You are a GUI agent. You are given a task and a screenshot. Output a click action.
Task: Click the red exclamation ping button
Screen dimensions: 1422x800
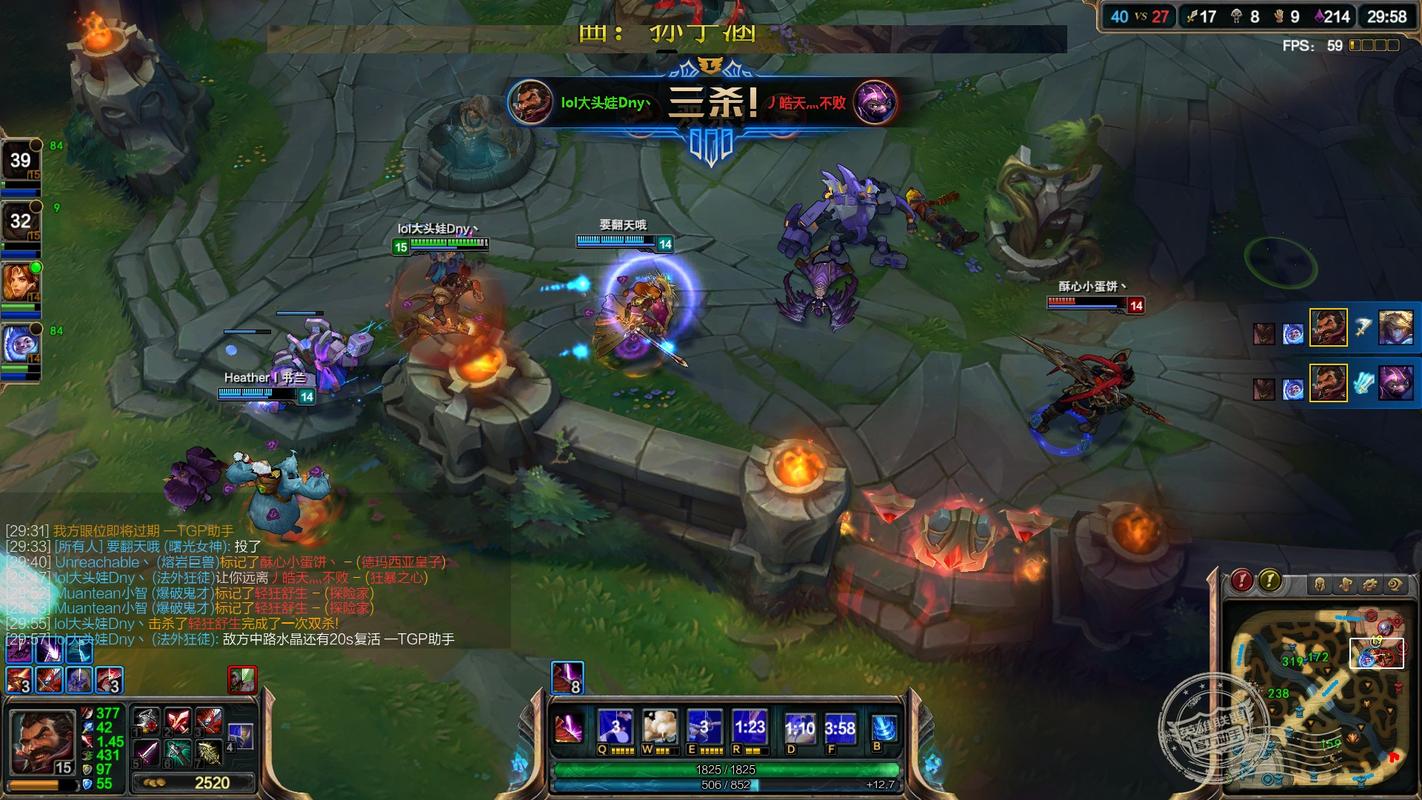(1241, 580)
